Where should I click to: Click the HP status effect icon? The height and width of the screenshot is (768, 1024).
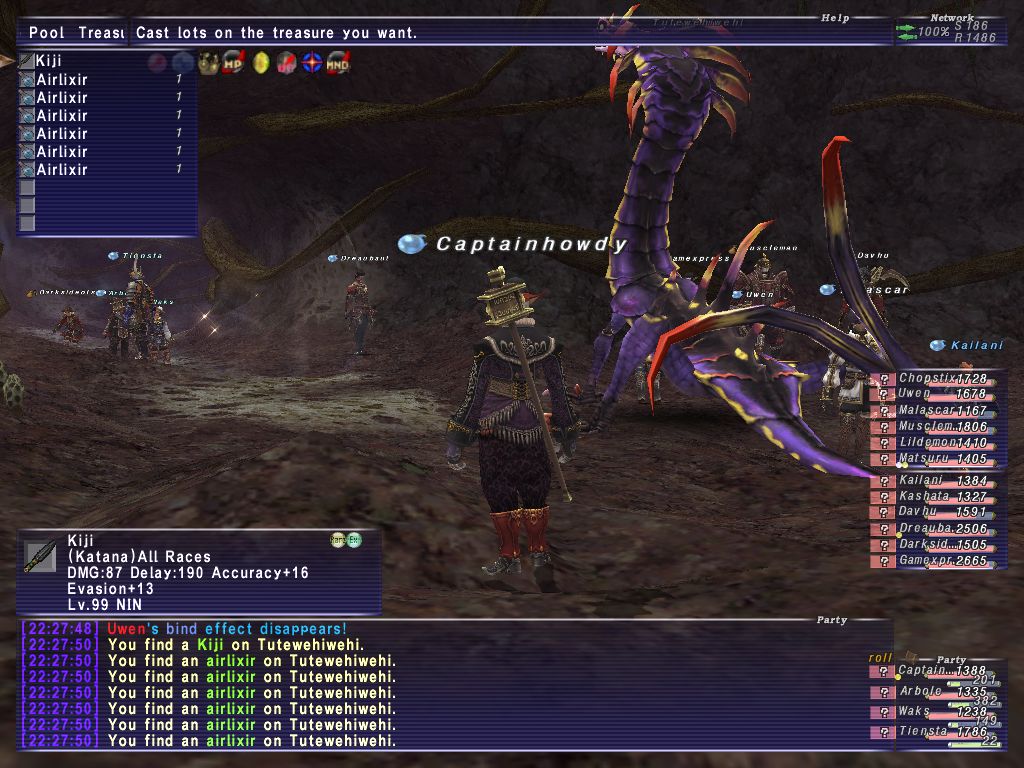(x=234, y=62)
